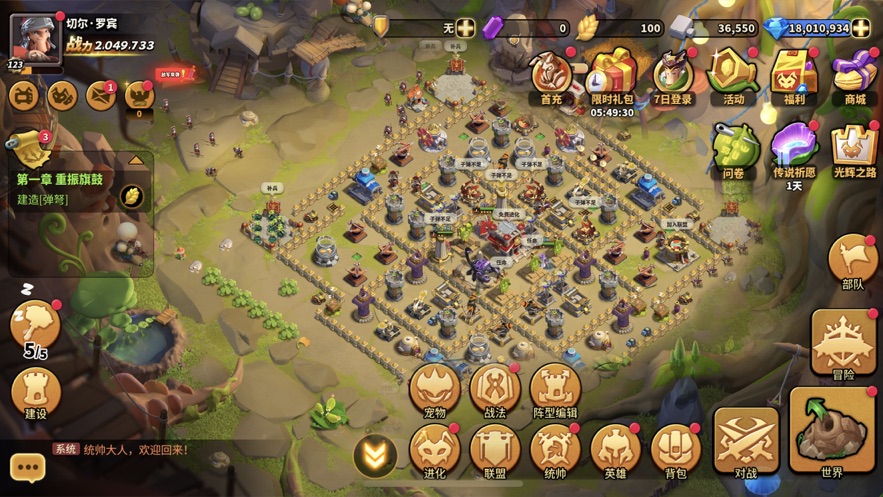The width and height of the screenshot is (883, 497).
Task: Go to the 世界 world map
Action: click(832, 432)
